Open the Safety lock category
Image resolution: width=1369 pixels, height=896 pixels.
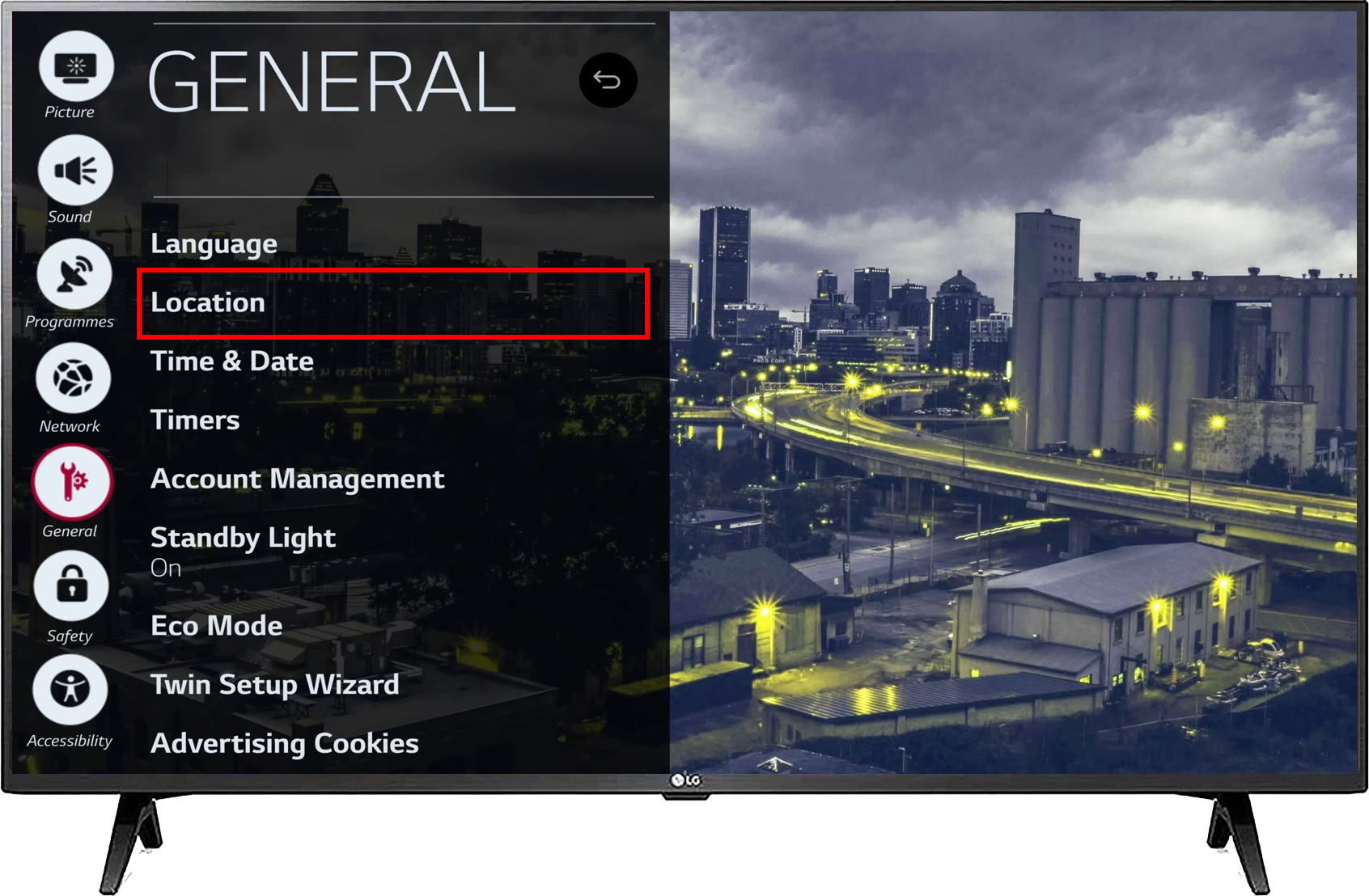(x=71, y=586)
